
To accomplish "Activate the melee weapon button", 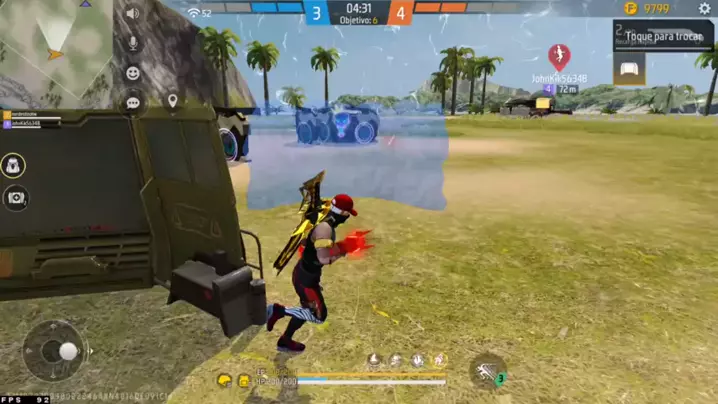I will coord(488,371).
